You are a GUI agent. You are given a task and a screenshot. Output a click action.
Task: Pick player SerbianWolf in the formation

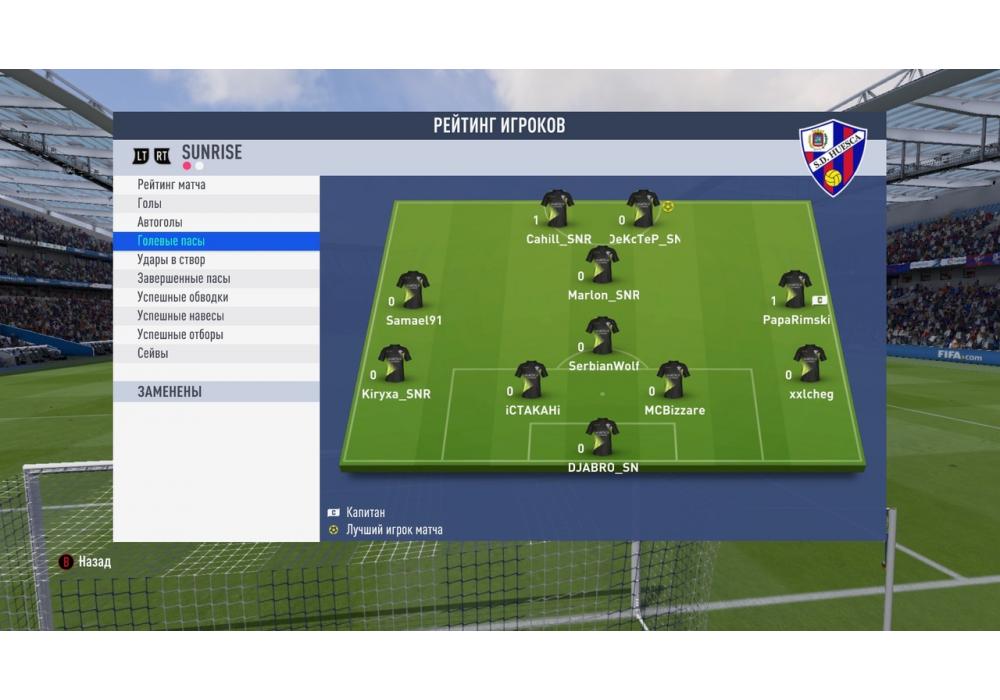(602, 337)
